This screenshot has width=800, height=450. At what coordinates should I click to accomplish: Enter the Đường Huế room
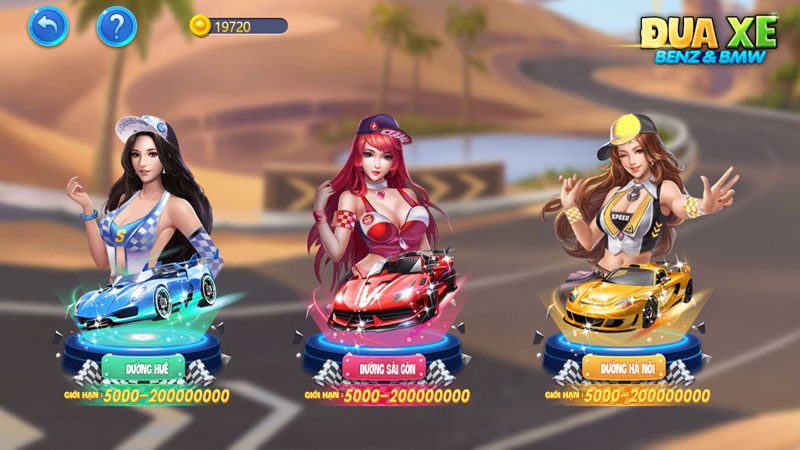tap(146, 368)
